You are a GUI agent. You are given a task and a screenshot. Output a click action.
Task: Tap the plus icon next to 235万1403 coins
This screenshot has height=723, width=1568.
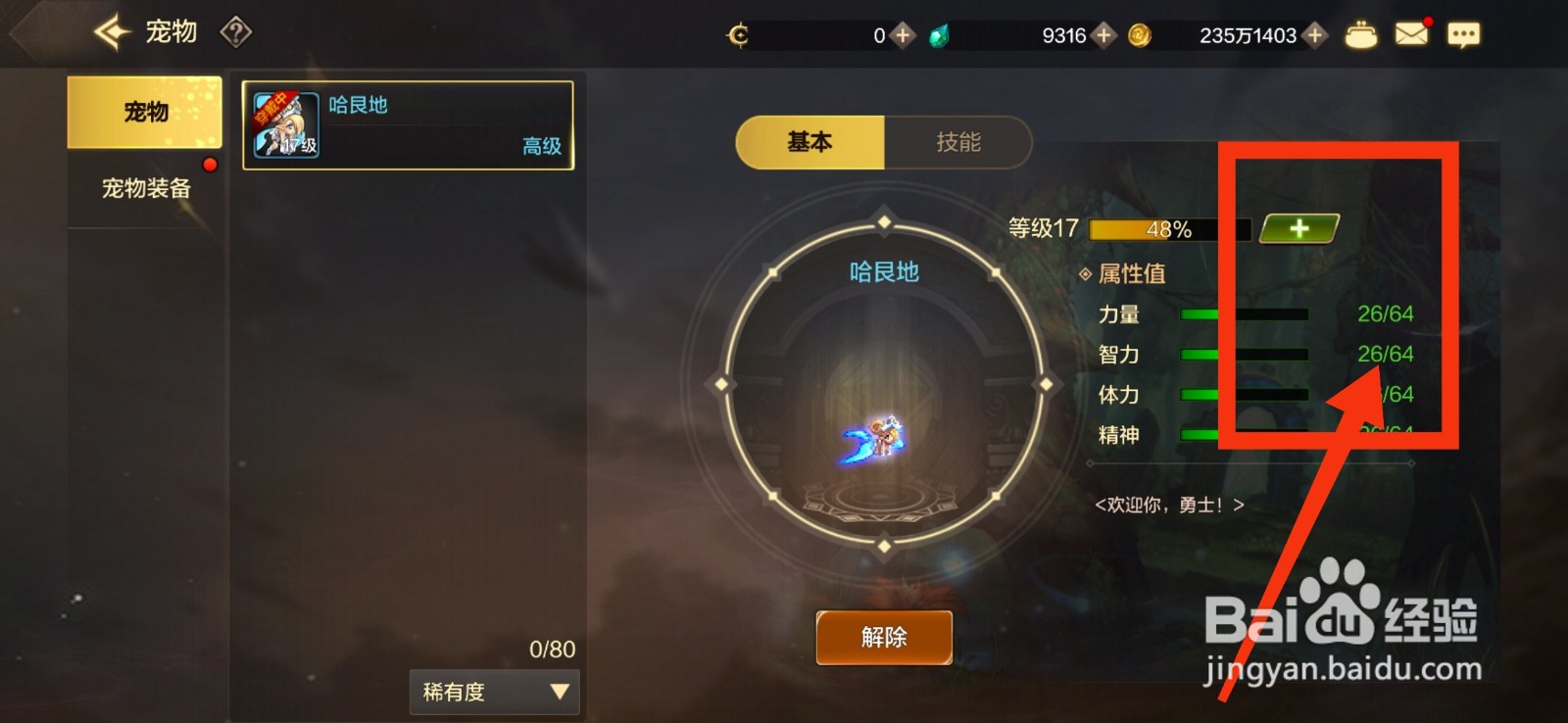point(1313,33)
